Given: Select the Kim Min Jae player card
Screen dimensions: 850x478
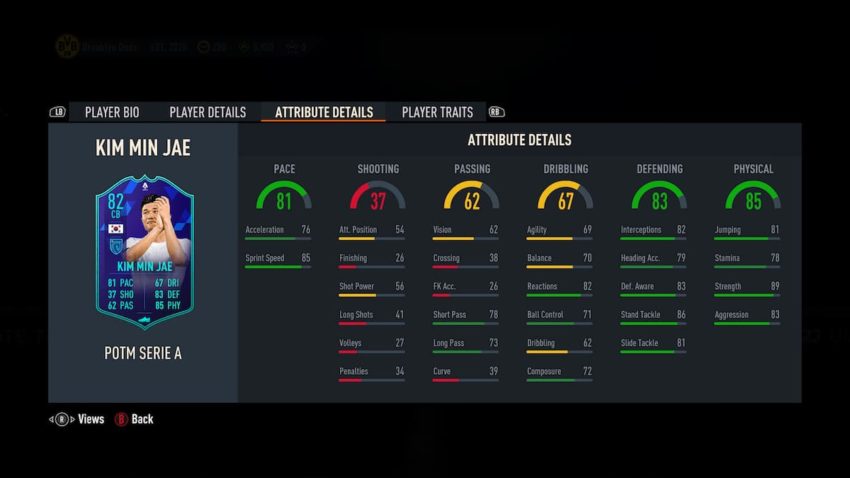Looking at the screenshot, I should coord(139,251).
